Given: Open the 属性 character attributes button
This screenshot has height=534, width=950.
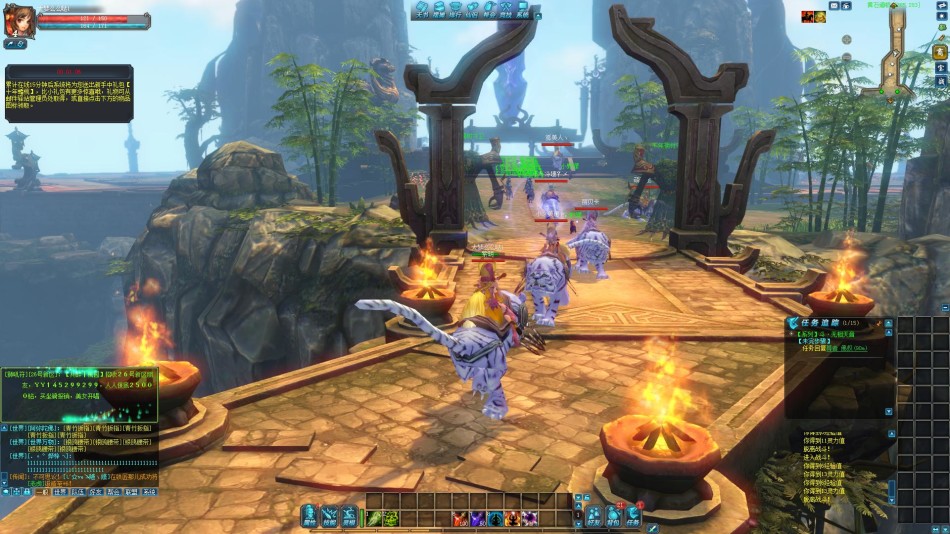Looking at the screenshot, I should [309, 514].
